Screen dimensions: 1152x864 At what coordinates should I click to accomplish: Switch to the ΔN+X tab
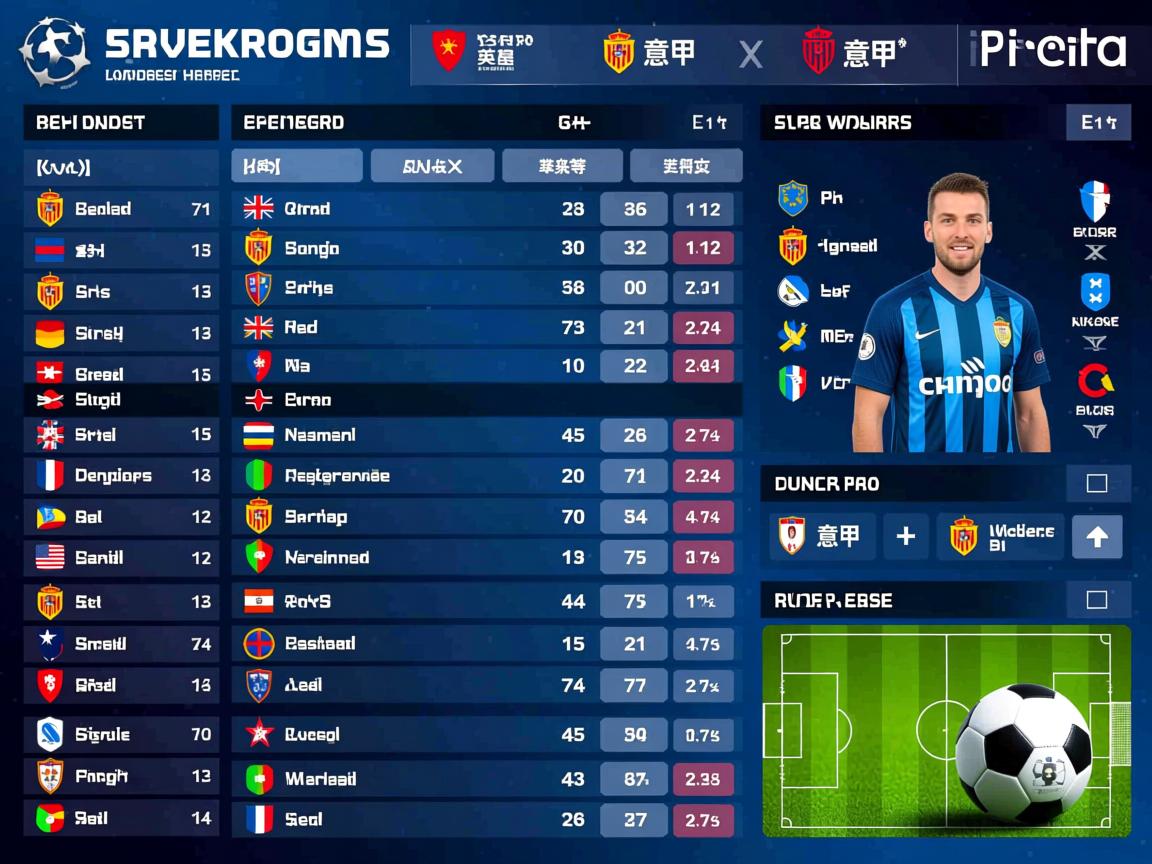pyautogui.click(x=432, y=166)
